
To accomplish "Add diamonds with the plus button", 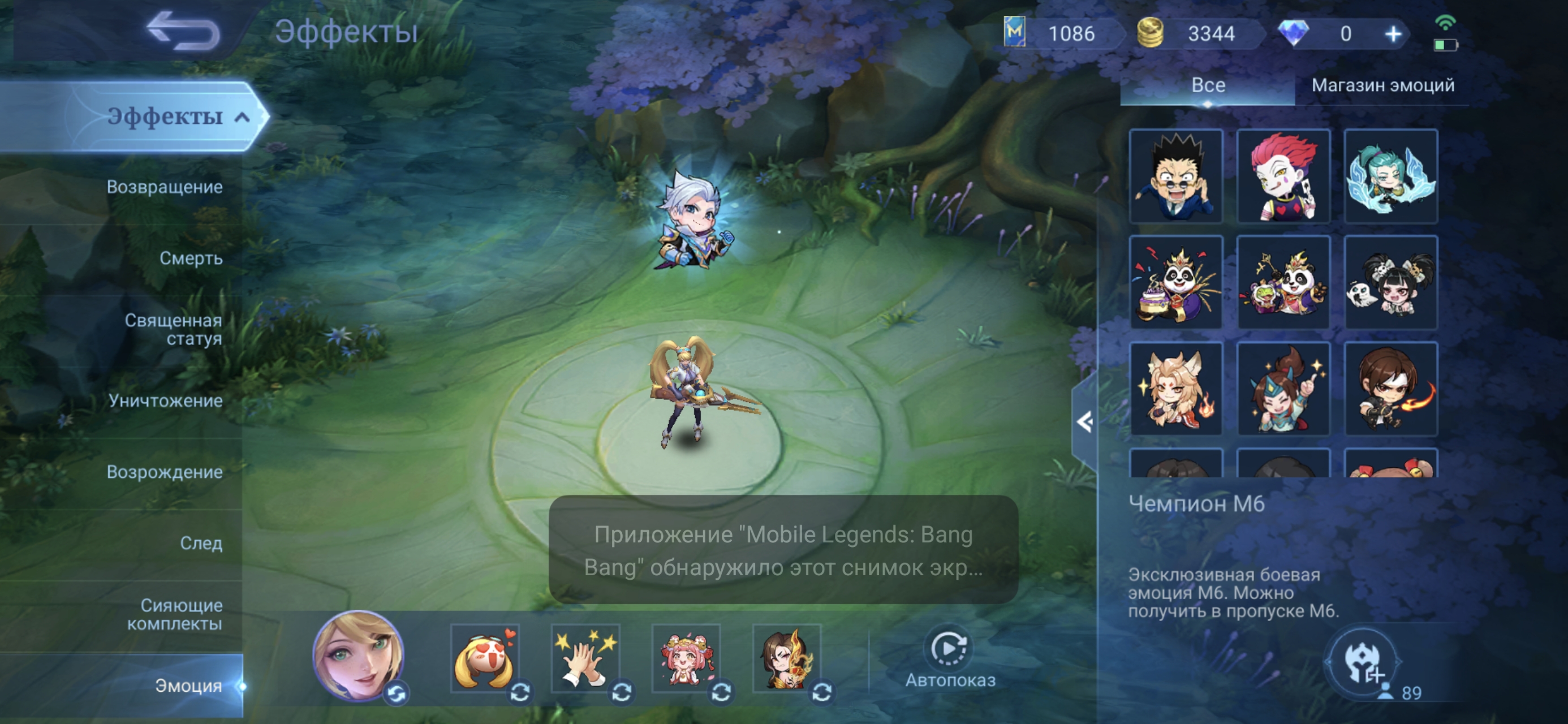I will (x=1393, y=34).
